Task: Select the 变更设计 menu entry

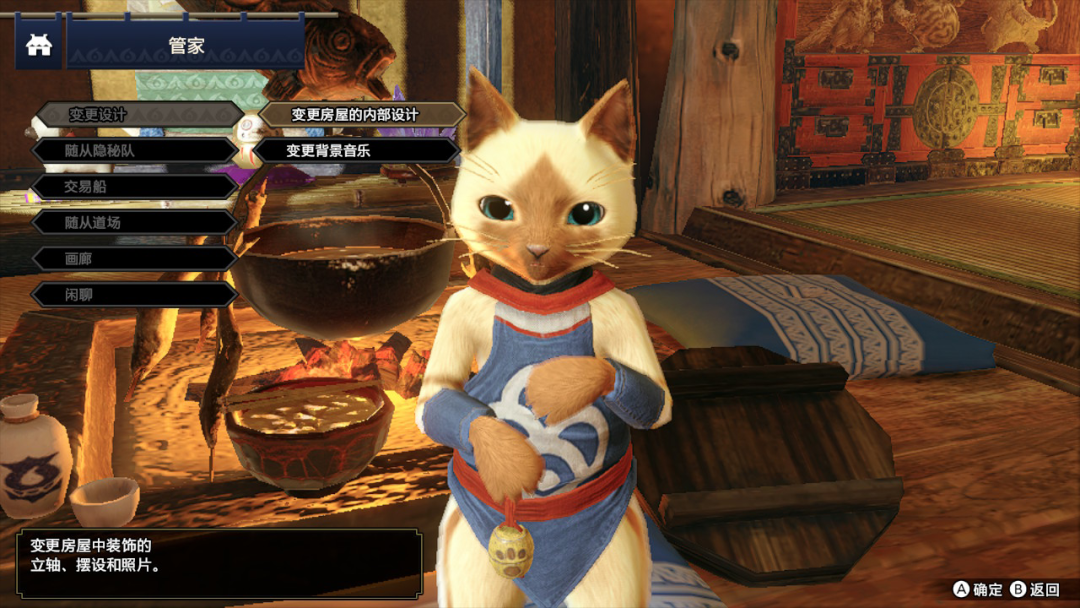Action: (x=136, y=115)
